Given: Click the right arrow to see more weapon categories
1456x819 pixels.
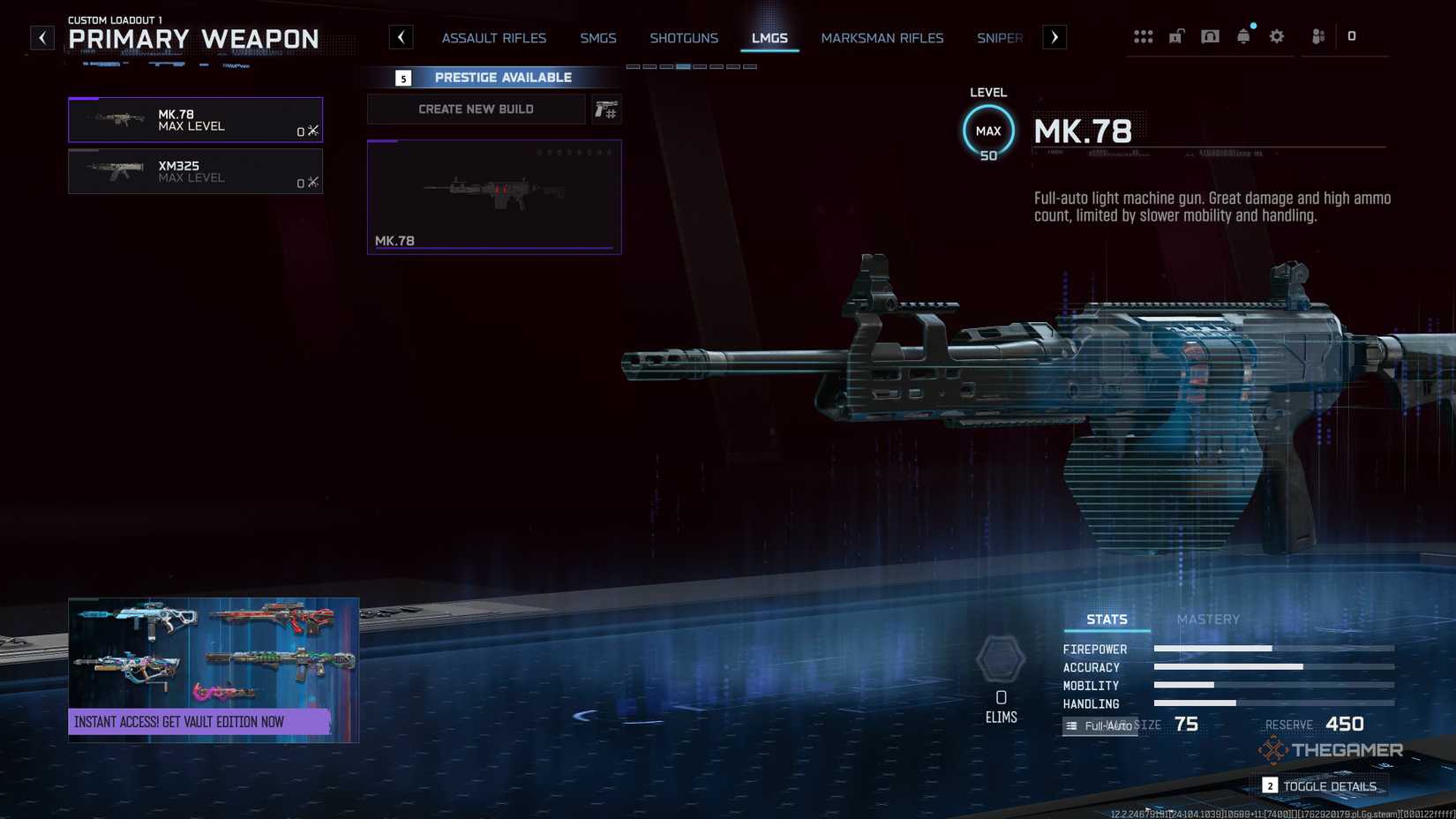Looking at the screenshot, I should click(1054, 37).
